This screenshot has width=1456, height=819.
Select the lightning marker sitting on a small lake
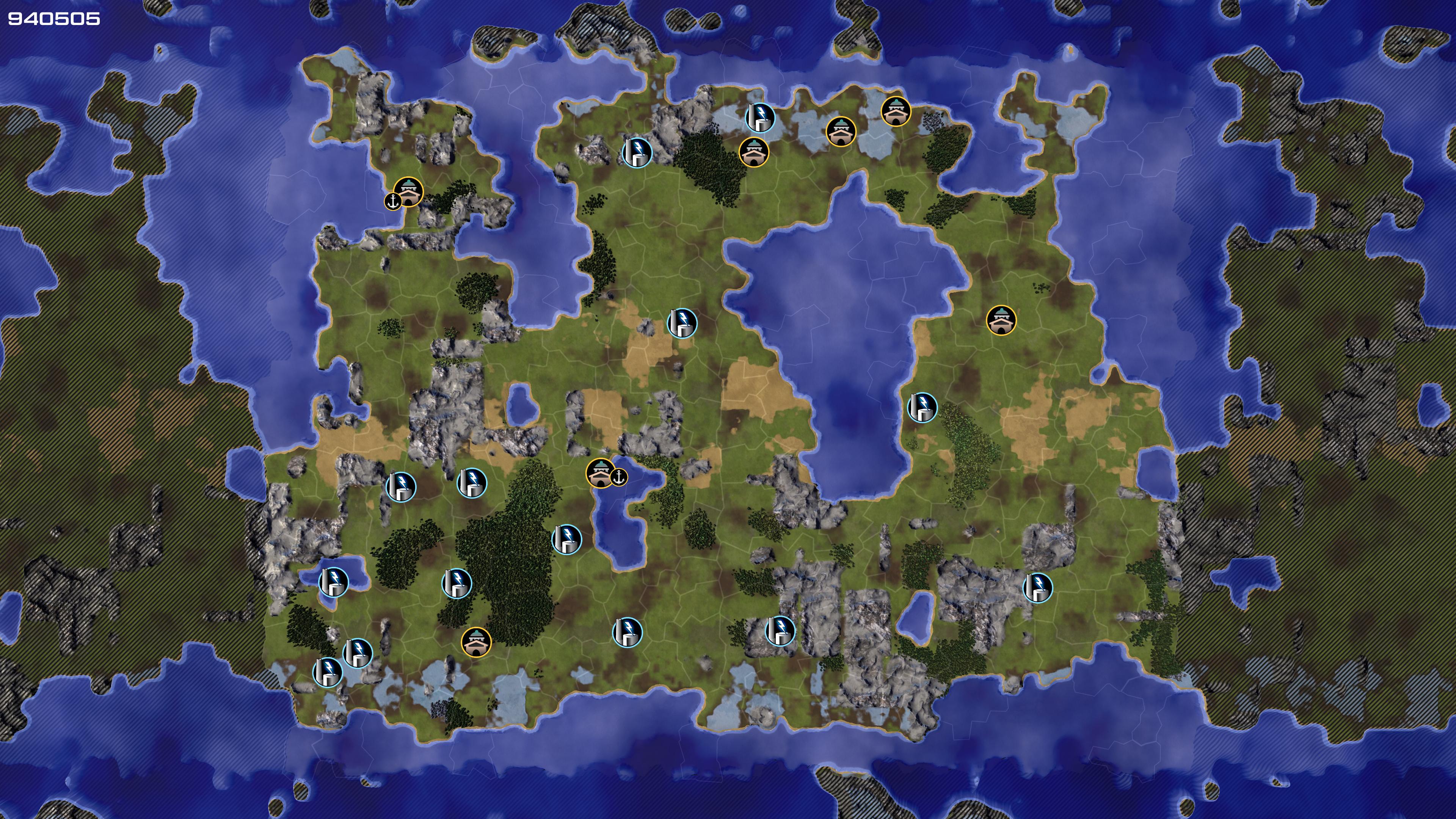click(334, 582)
